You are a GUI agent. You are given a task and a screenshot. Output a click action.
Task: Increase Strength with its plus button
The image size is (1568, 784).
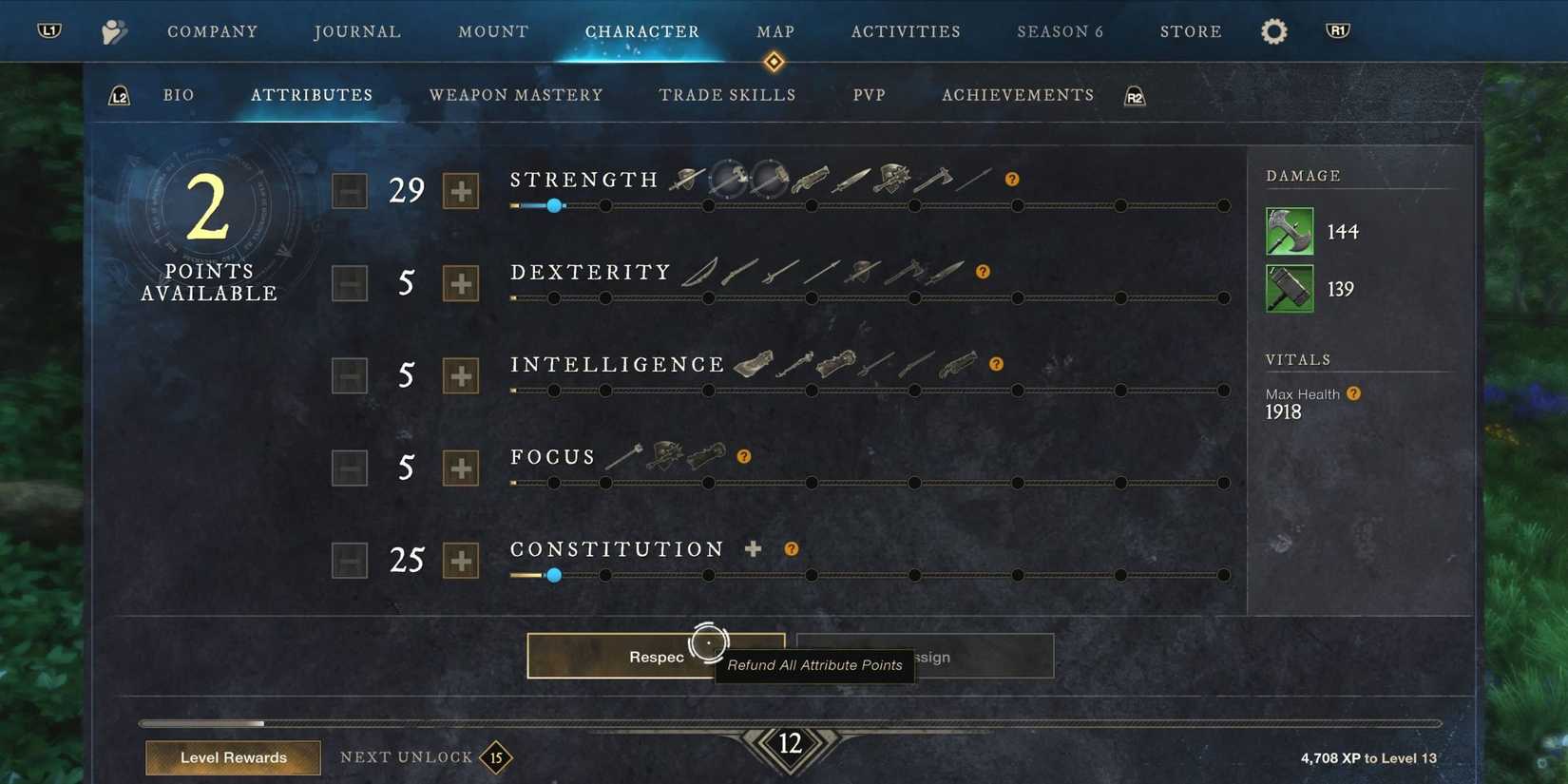pos(461,191)
